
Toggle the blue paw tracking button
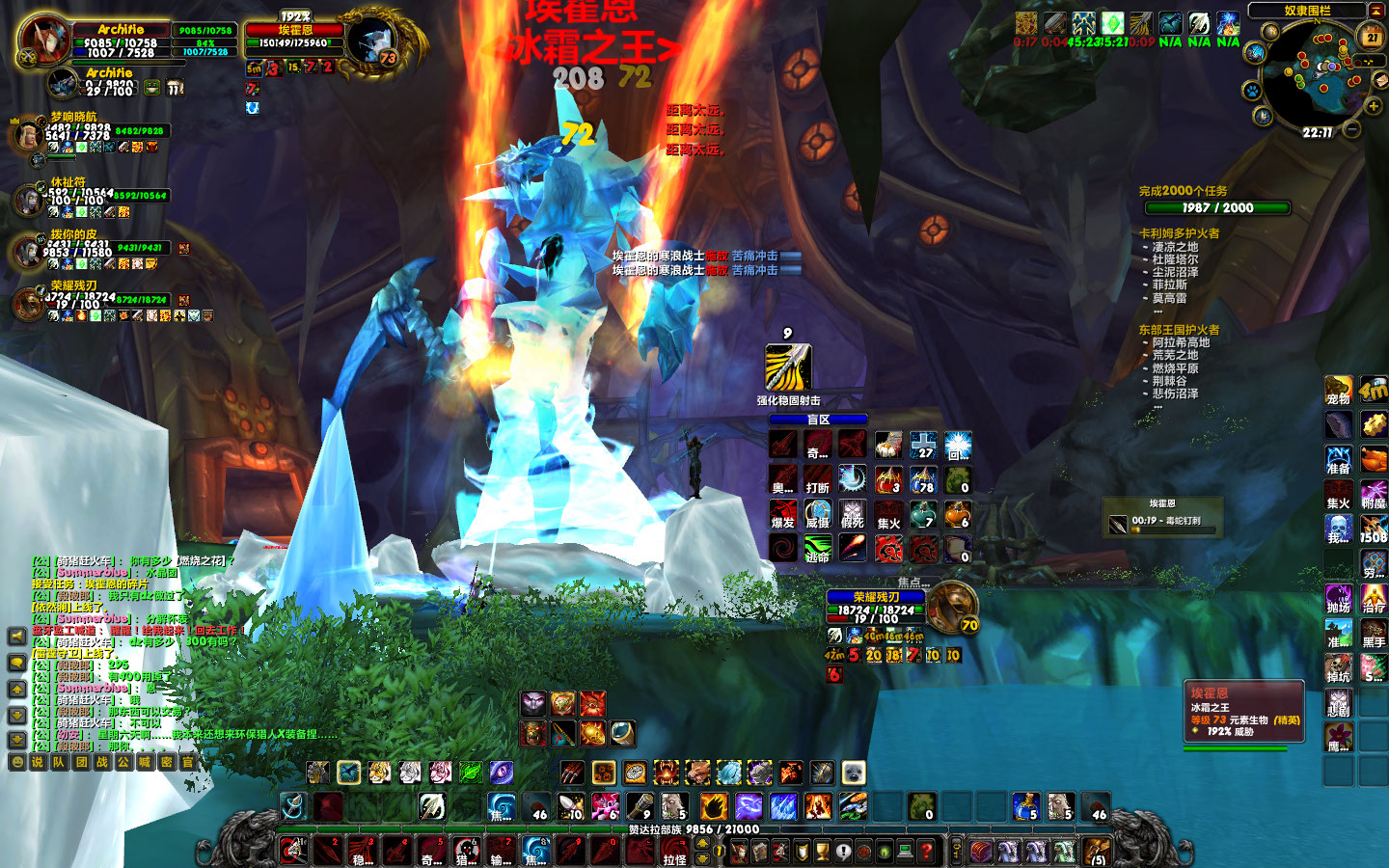pos(1252,91)
